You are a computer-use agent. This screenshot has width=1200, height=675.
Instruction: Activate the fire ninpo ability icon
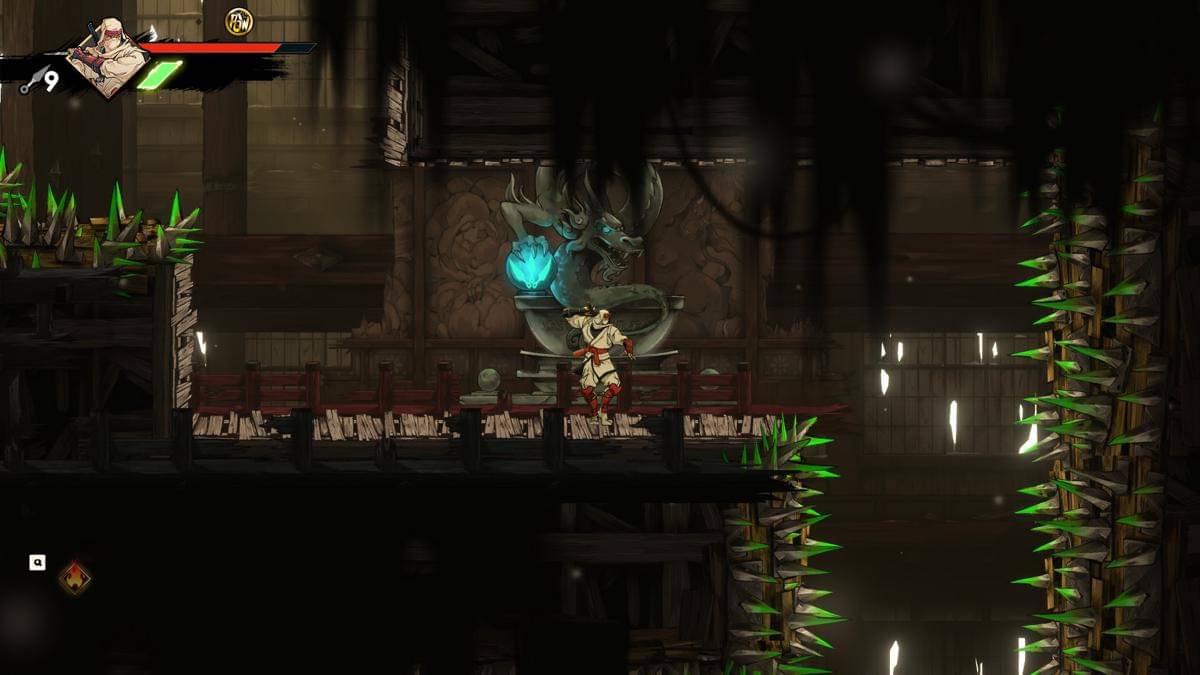pos(75,578)
